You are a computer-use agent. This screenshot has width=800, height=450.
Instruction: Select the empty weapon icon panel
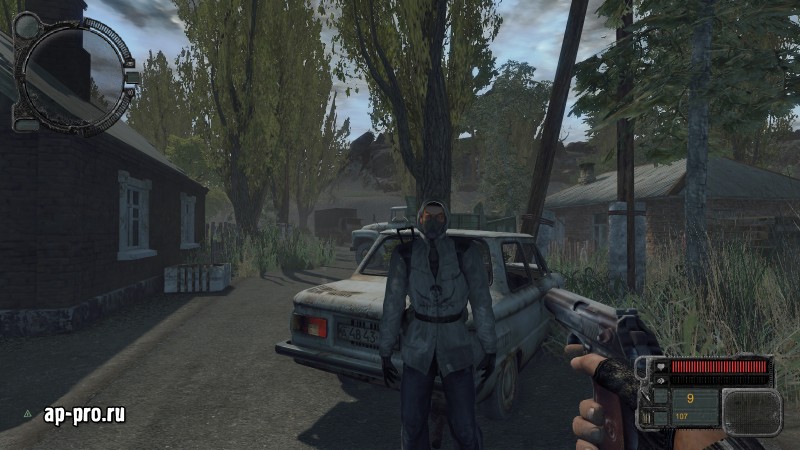[x=751, y=412]
